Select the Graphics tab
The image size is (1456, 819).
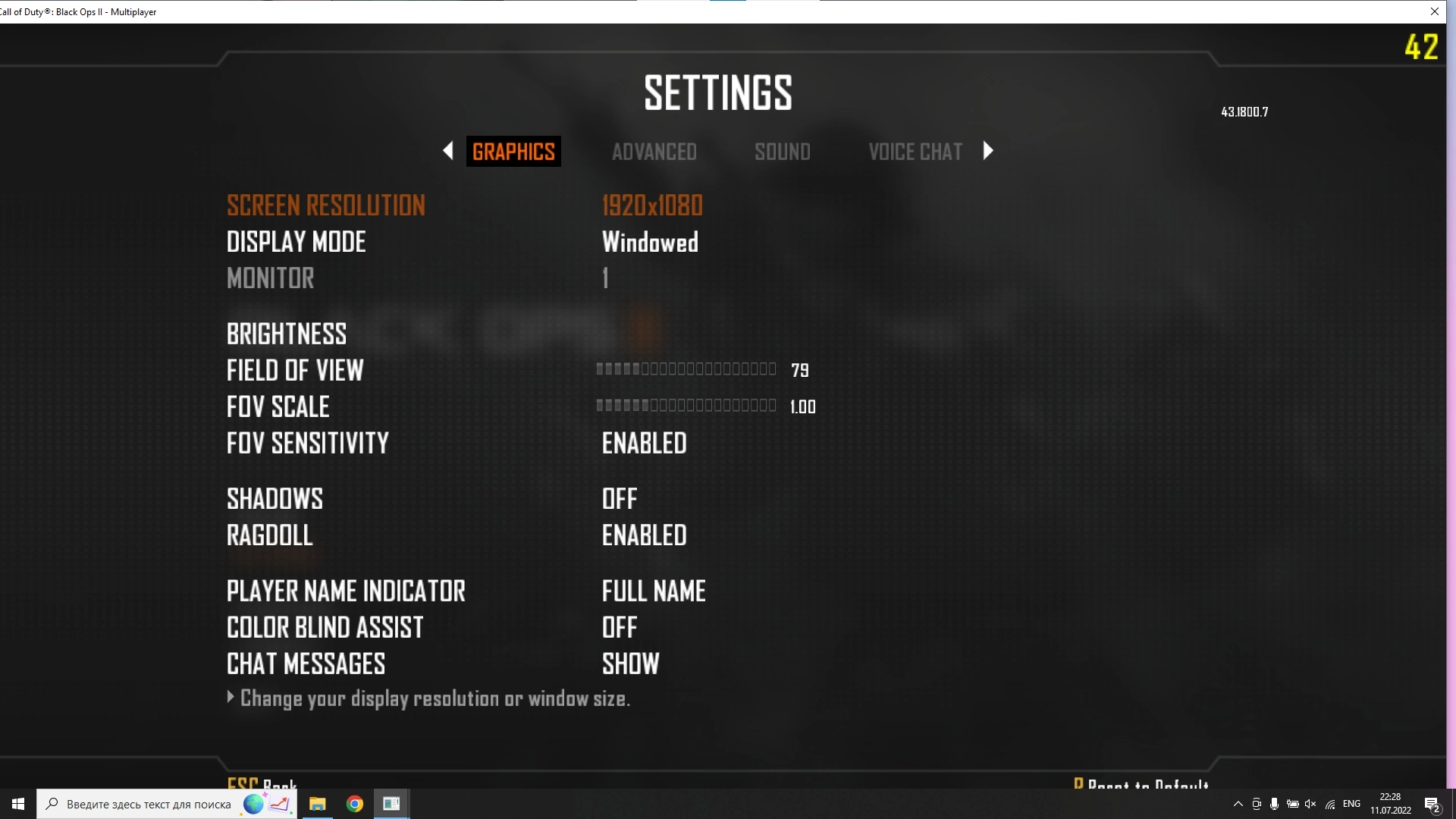[x=513, y=152]
